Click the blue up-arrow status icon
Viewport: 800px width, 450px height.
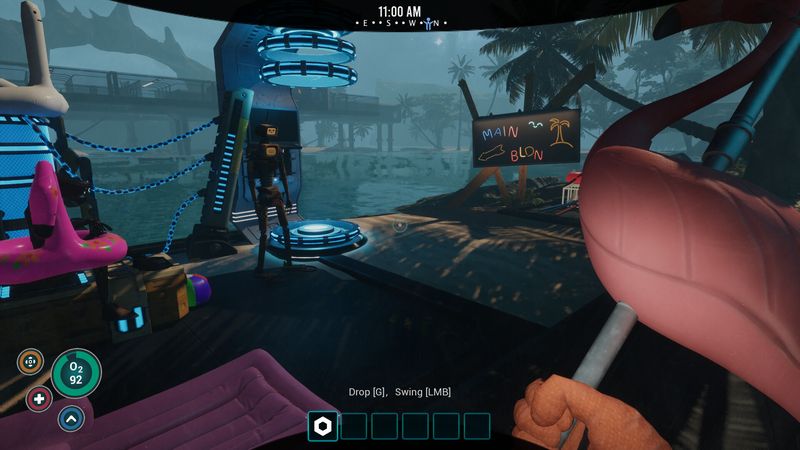click(71, 417)
